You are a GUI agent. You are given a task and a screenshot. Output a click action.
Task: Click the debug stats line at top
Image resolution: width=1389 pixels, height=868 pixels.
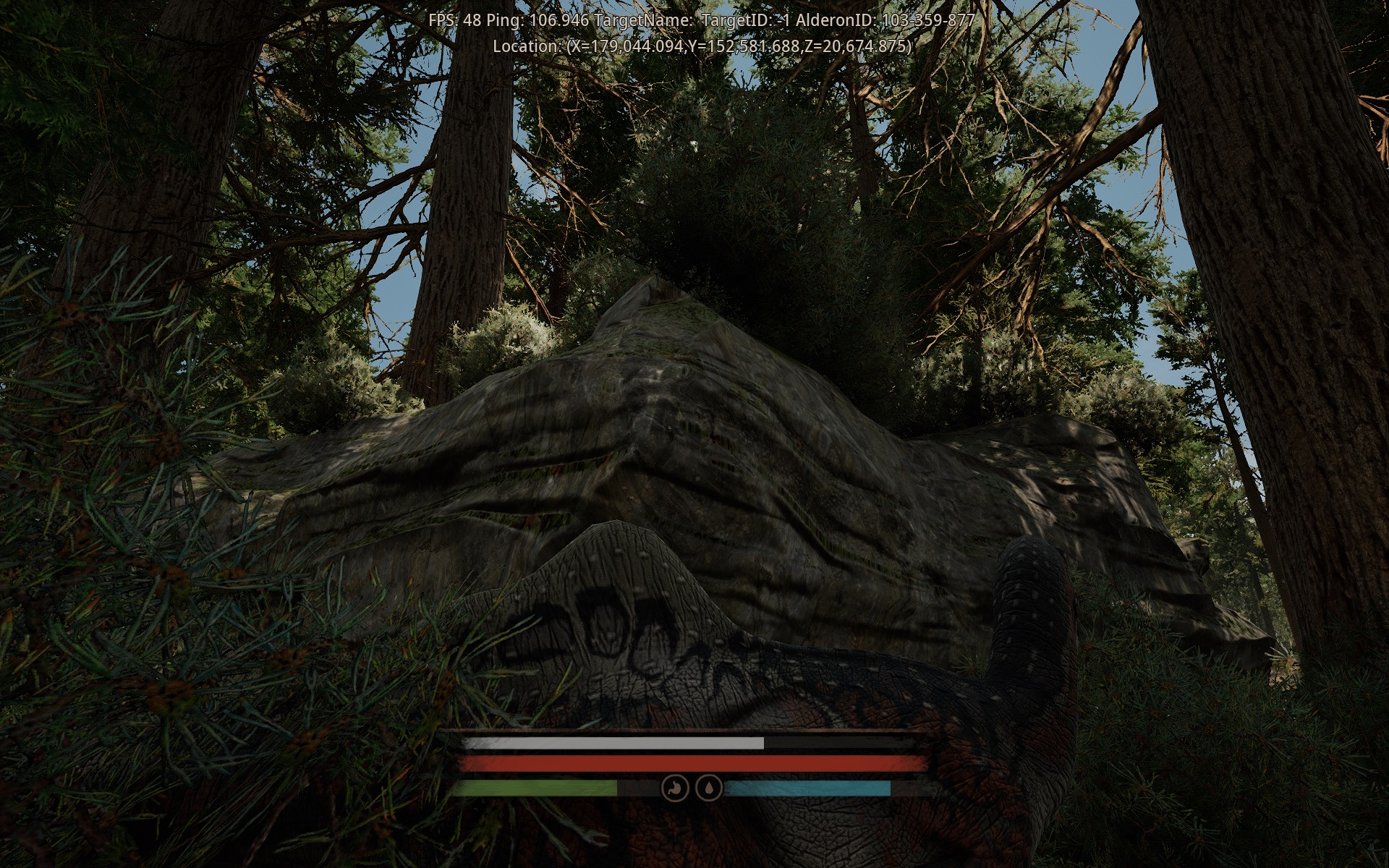pyautogui.click(x=694, y=21)
